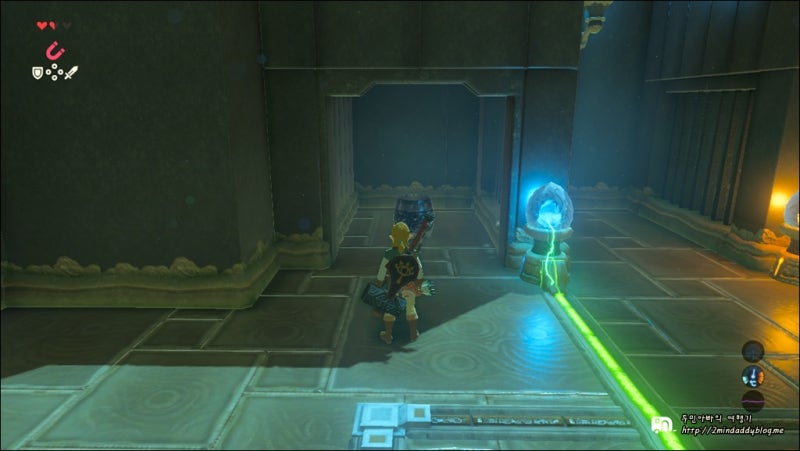Click the dark sensor circle above the thermometer
The height and width of the screenshot is (451, 800).
click(753, 350)
